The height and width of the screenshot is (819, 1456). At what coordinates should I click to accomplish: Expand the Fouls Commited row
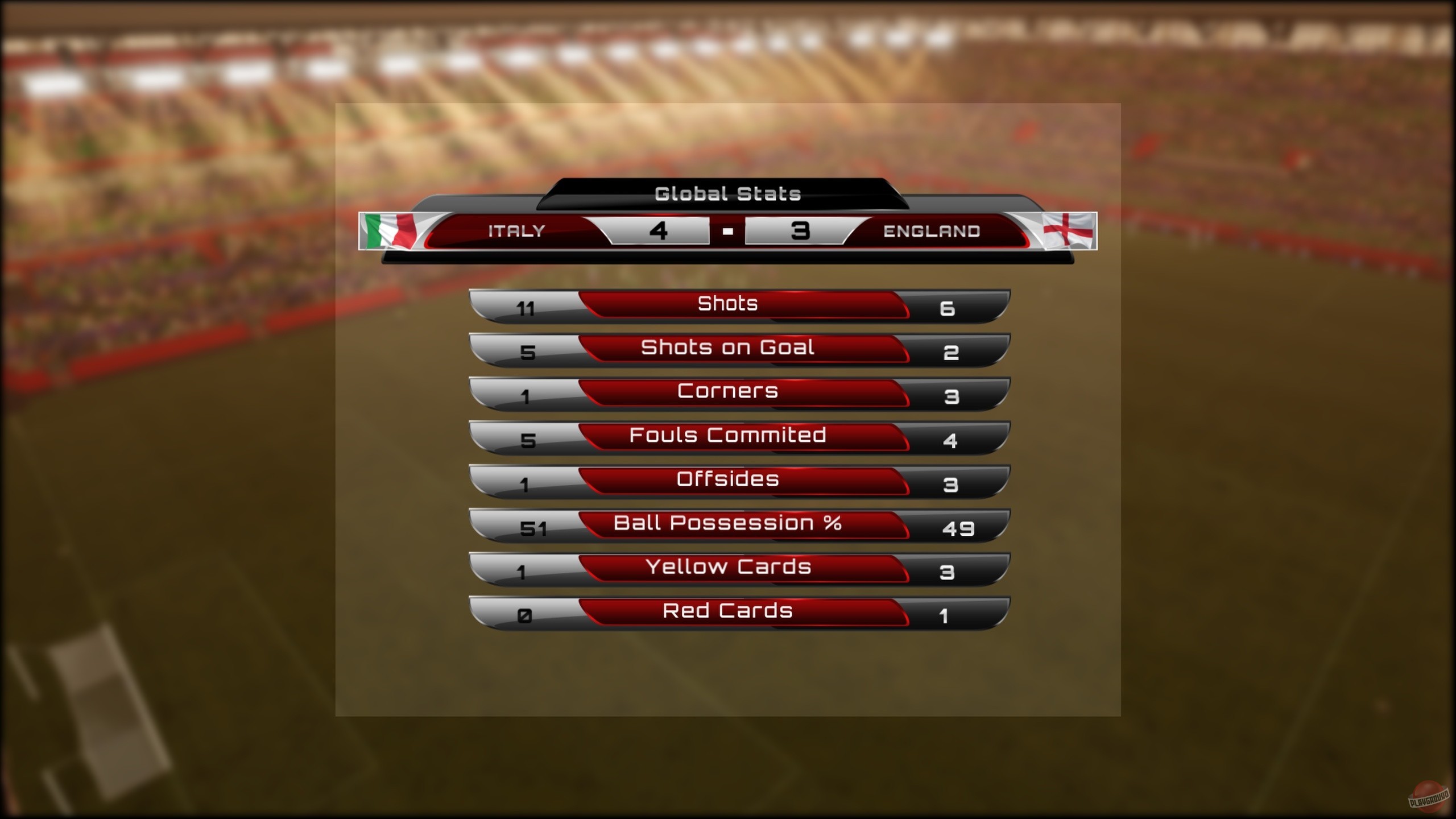tap(728, 435)
